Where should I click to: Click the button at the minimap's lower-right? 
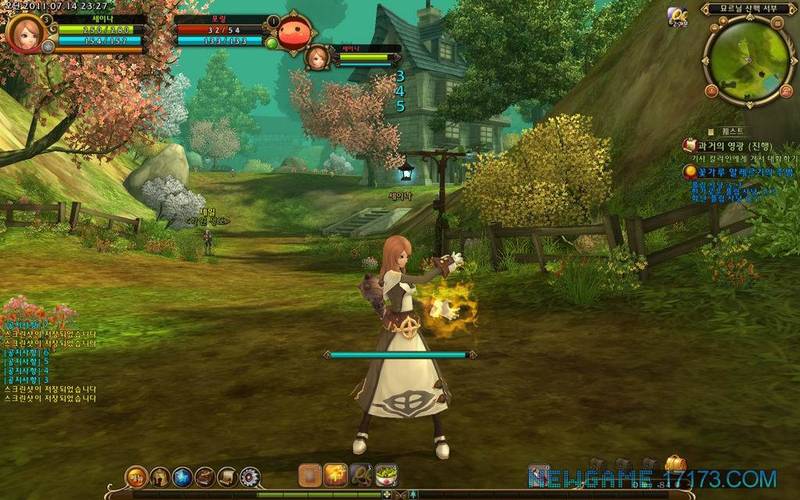click(x=786, y=91)
